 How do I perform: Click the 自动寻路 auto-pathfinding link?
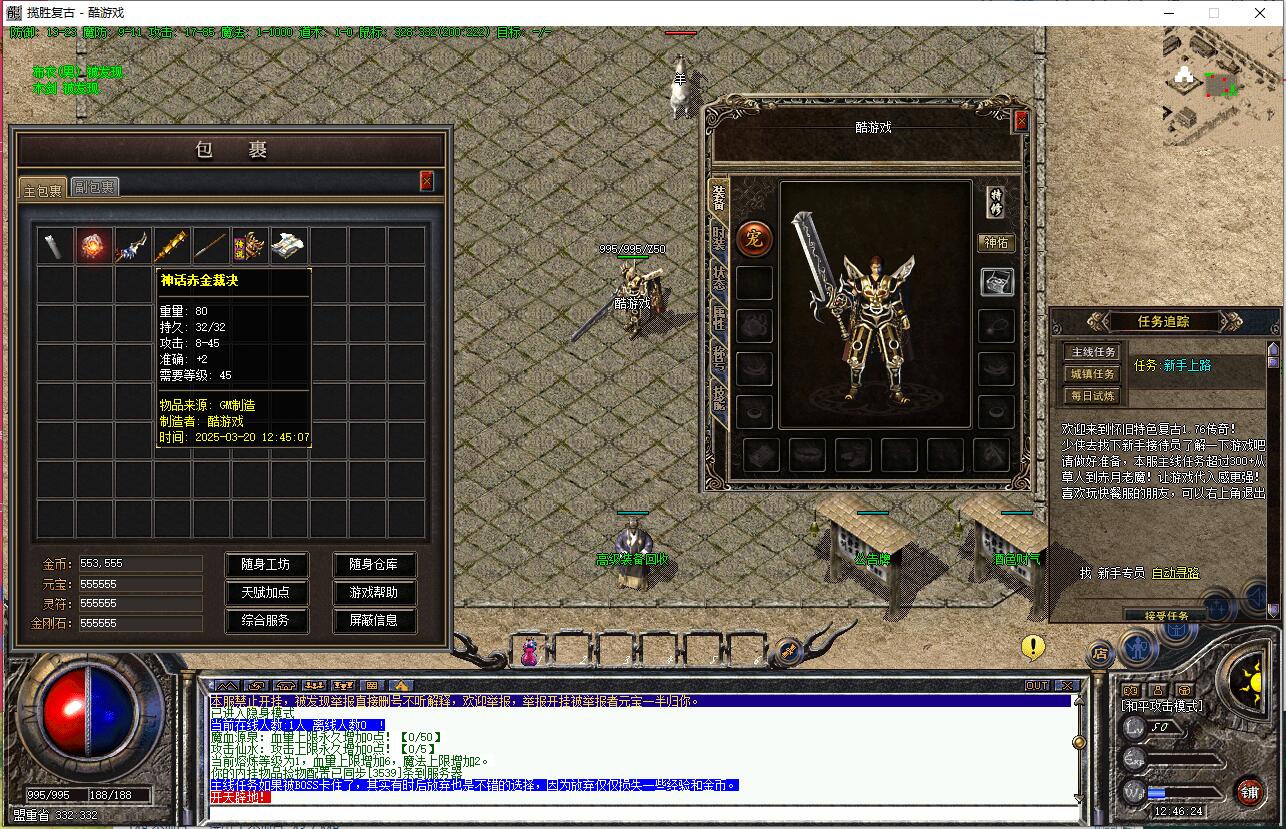tap(1175, 573)
